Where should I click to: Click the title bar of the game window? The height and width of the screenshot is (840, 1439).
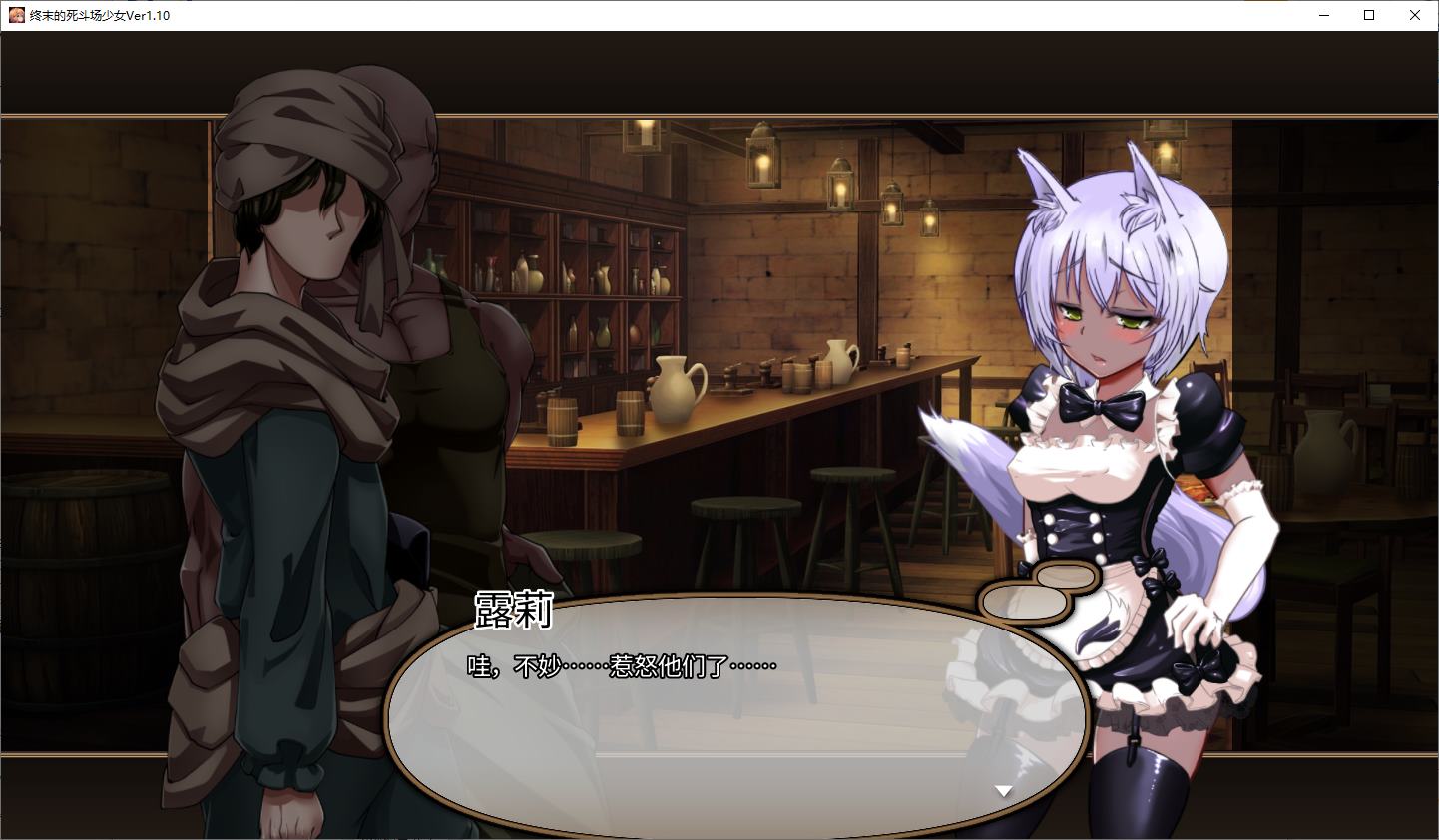[x=699, y=15]
